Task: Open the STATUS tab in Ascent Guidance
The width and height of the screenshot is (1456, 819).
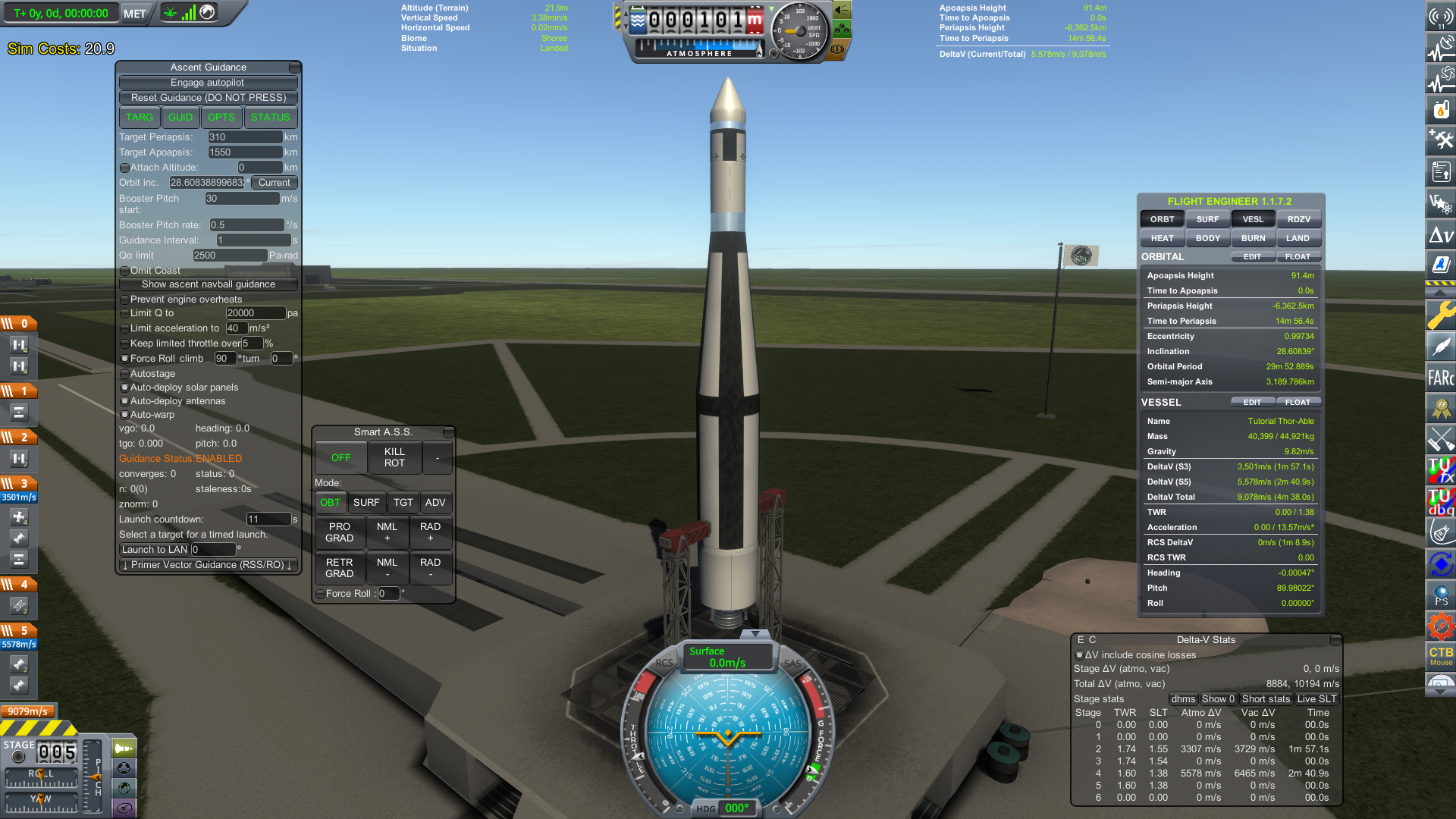Action: [x=270, y=118]
